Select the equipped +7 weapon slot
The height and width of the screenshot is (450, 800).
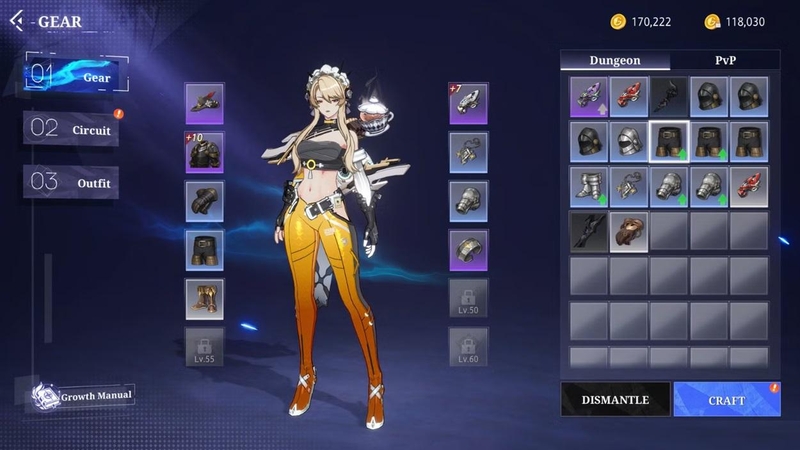click(468, 104)
